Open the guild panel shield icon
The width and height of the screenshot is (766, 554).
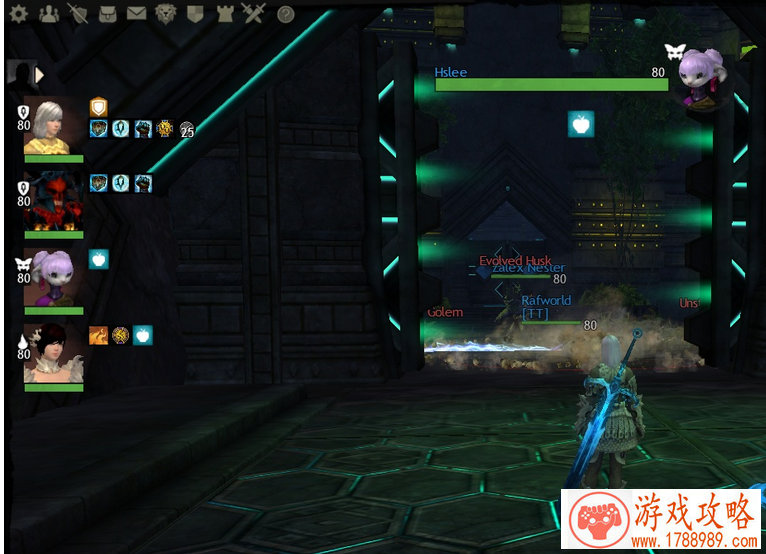pyautogui.click(x=195, y=14)
